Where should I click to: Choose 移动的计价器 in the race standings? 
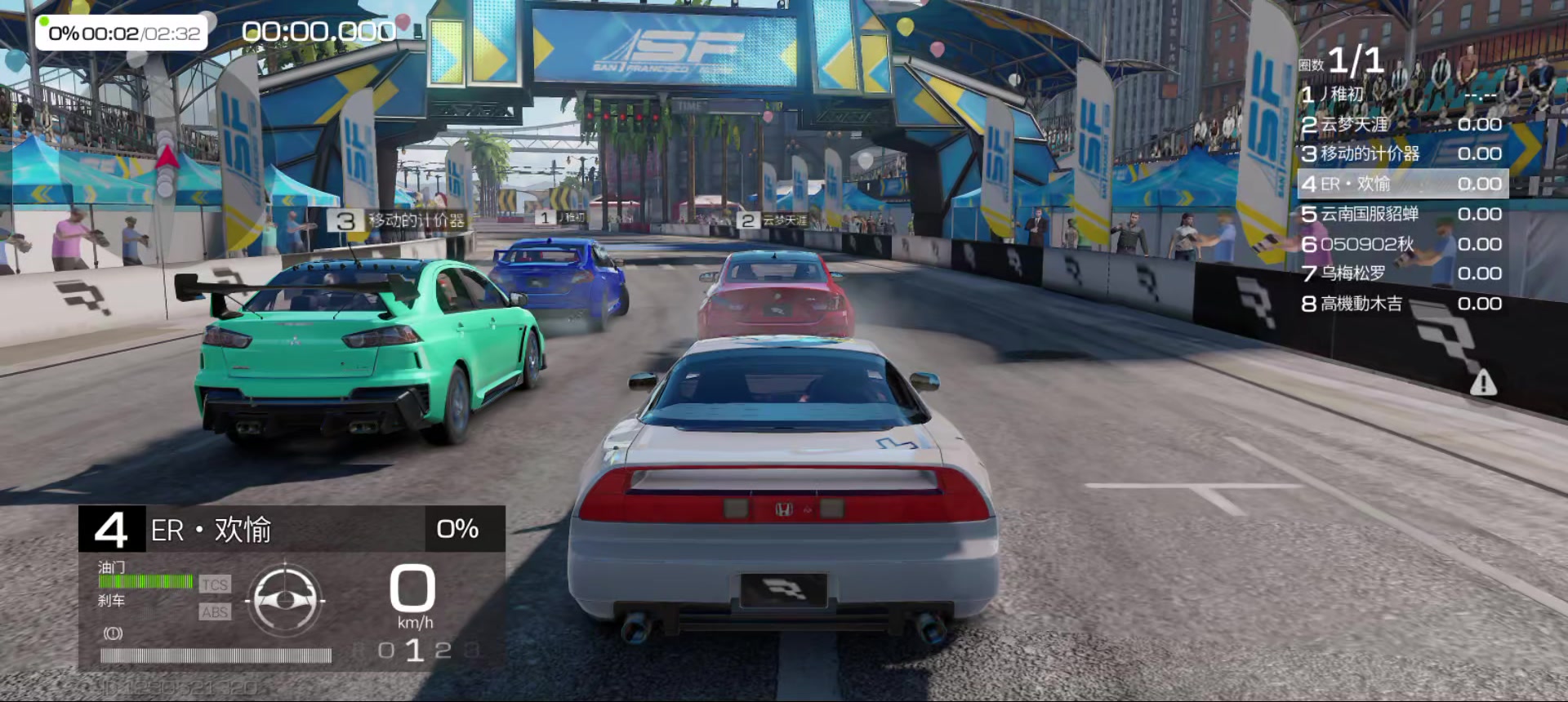click(1401, 153)
